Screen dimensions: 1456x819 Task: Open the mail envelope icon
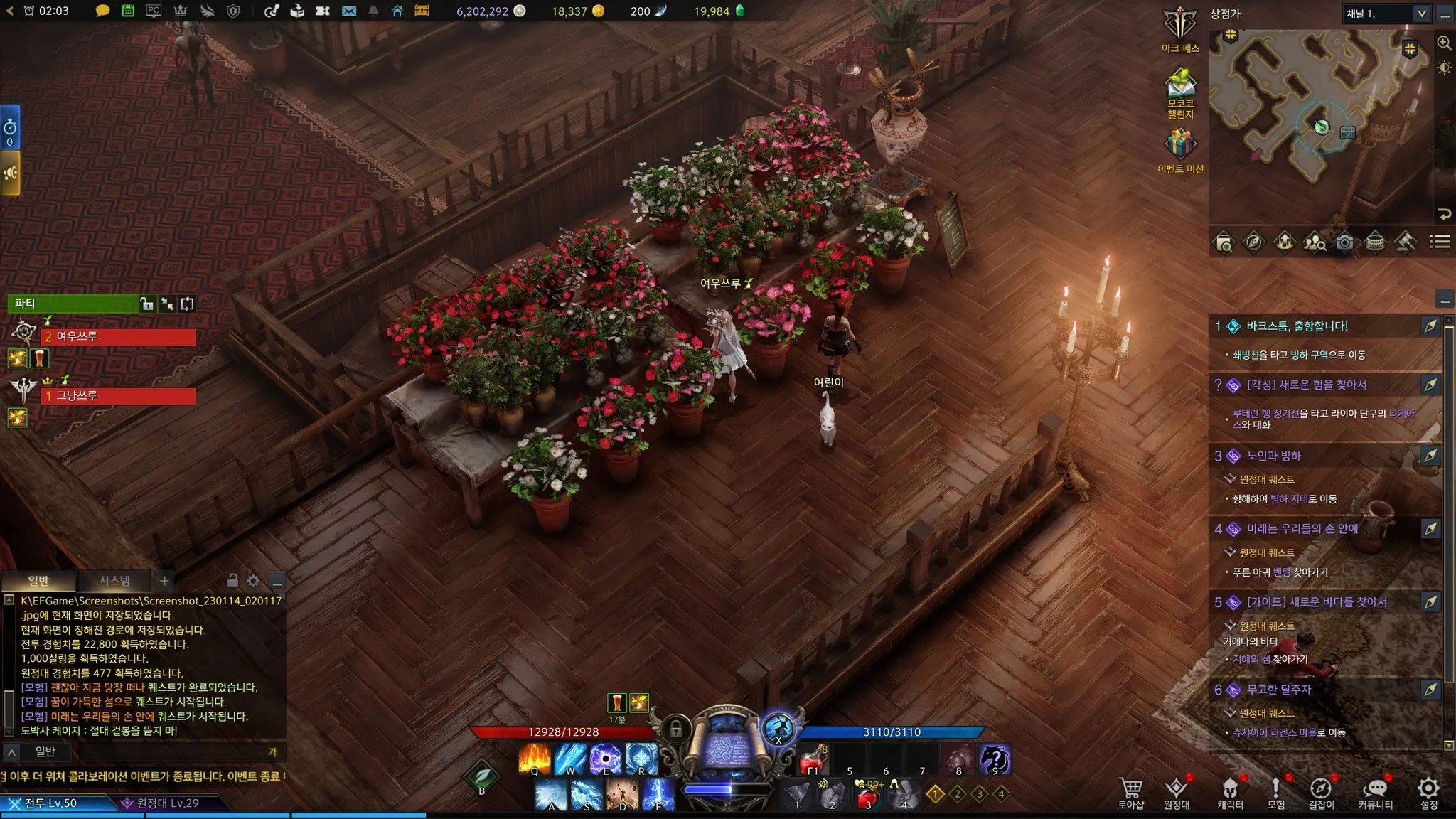pos(348,11)
